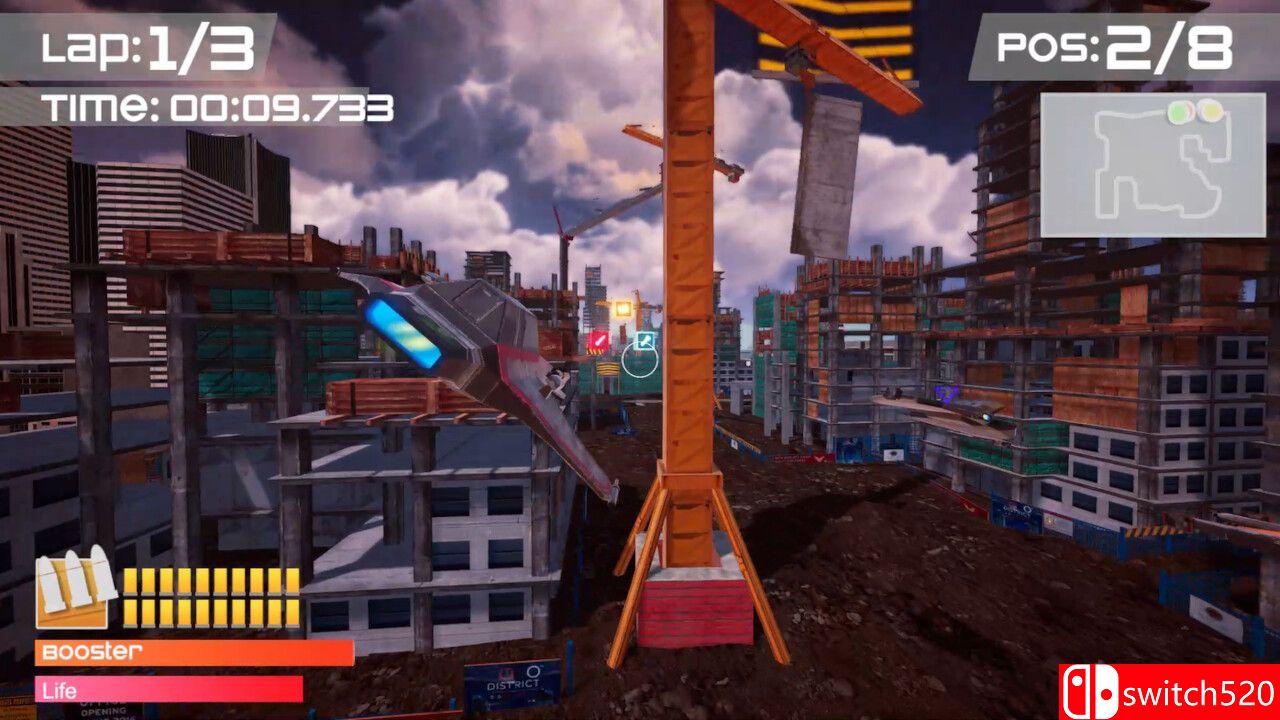
Task: Click the red arrow pickup sign
Action: [599, 341]
